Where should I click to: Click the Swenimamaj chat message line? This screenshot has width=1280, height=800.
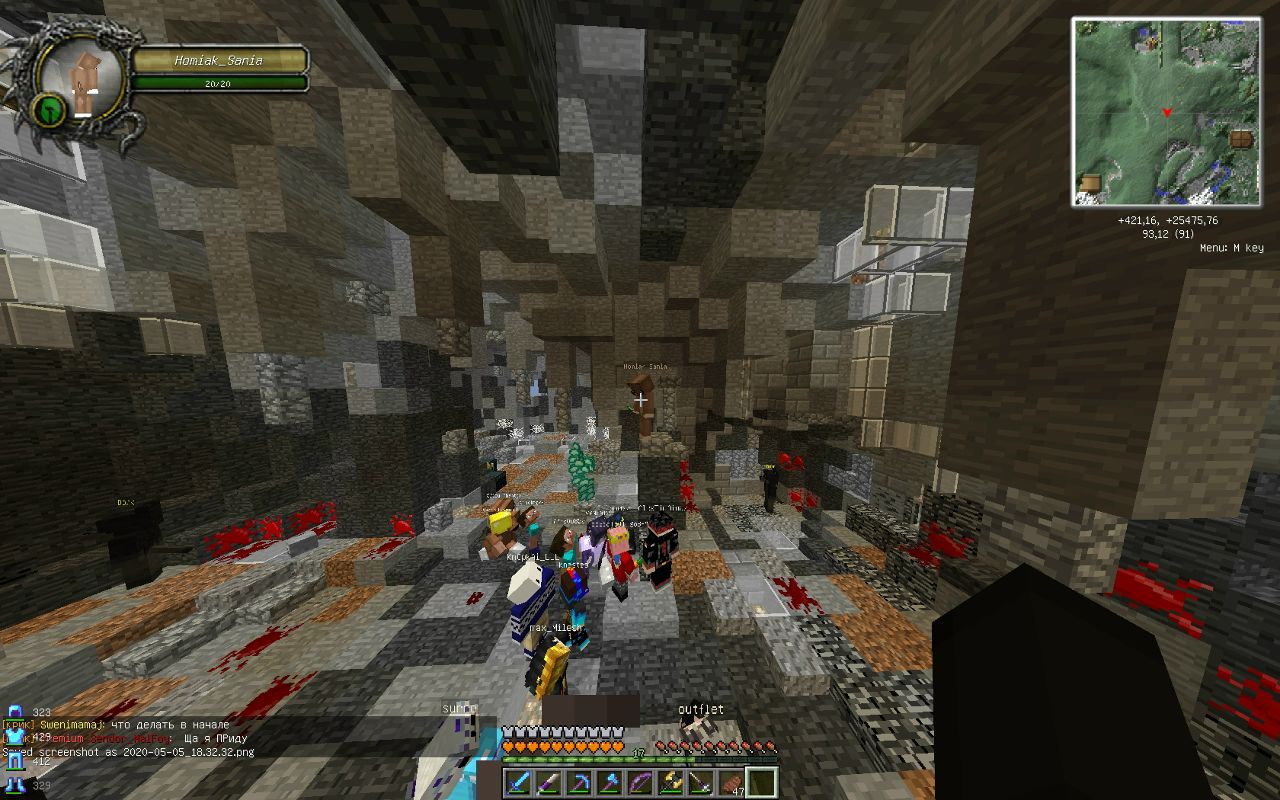coord(120,724)
